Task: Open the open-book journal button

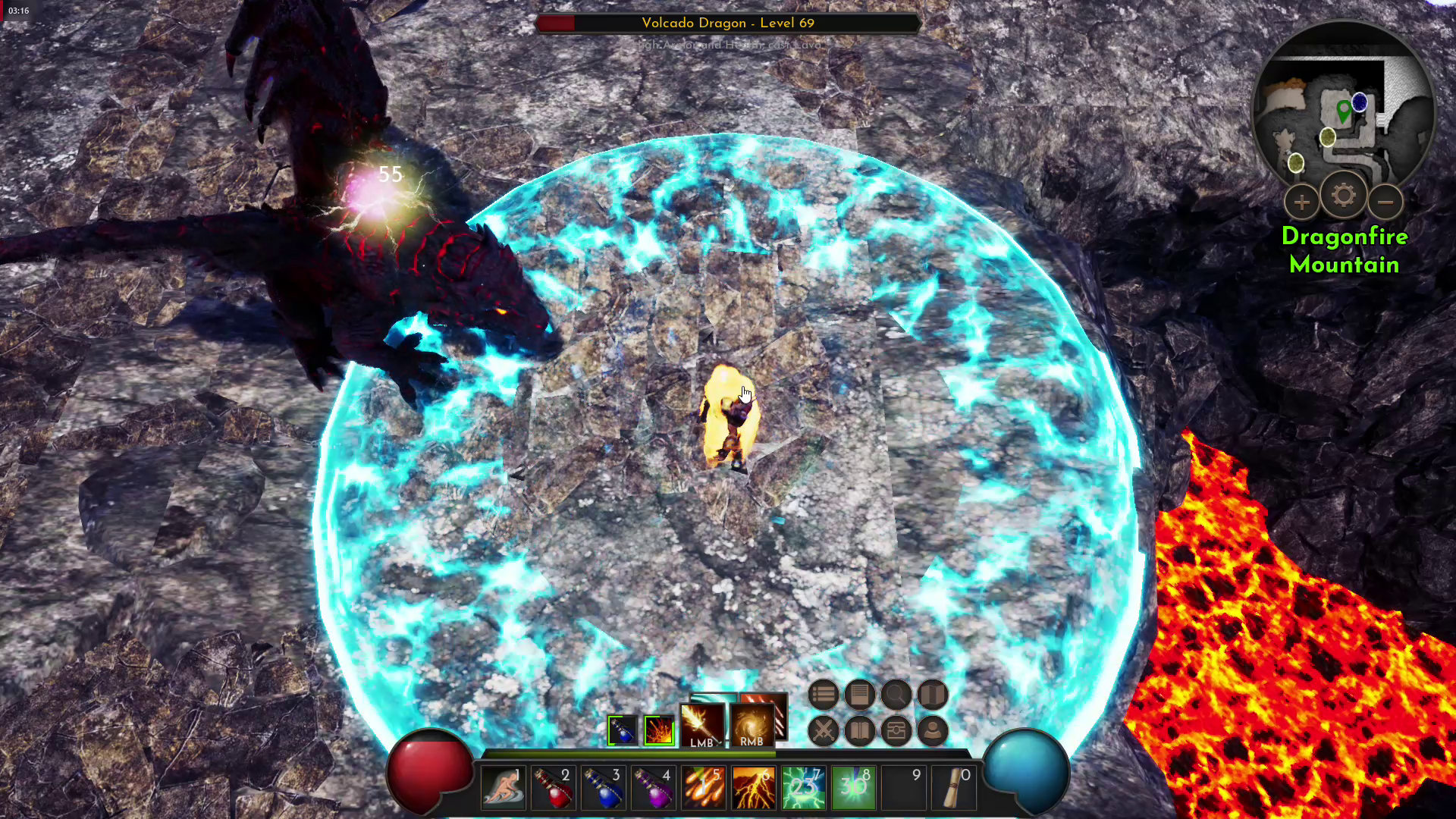Action: [859, 731]
